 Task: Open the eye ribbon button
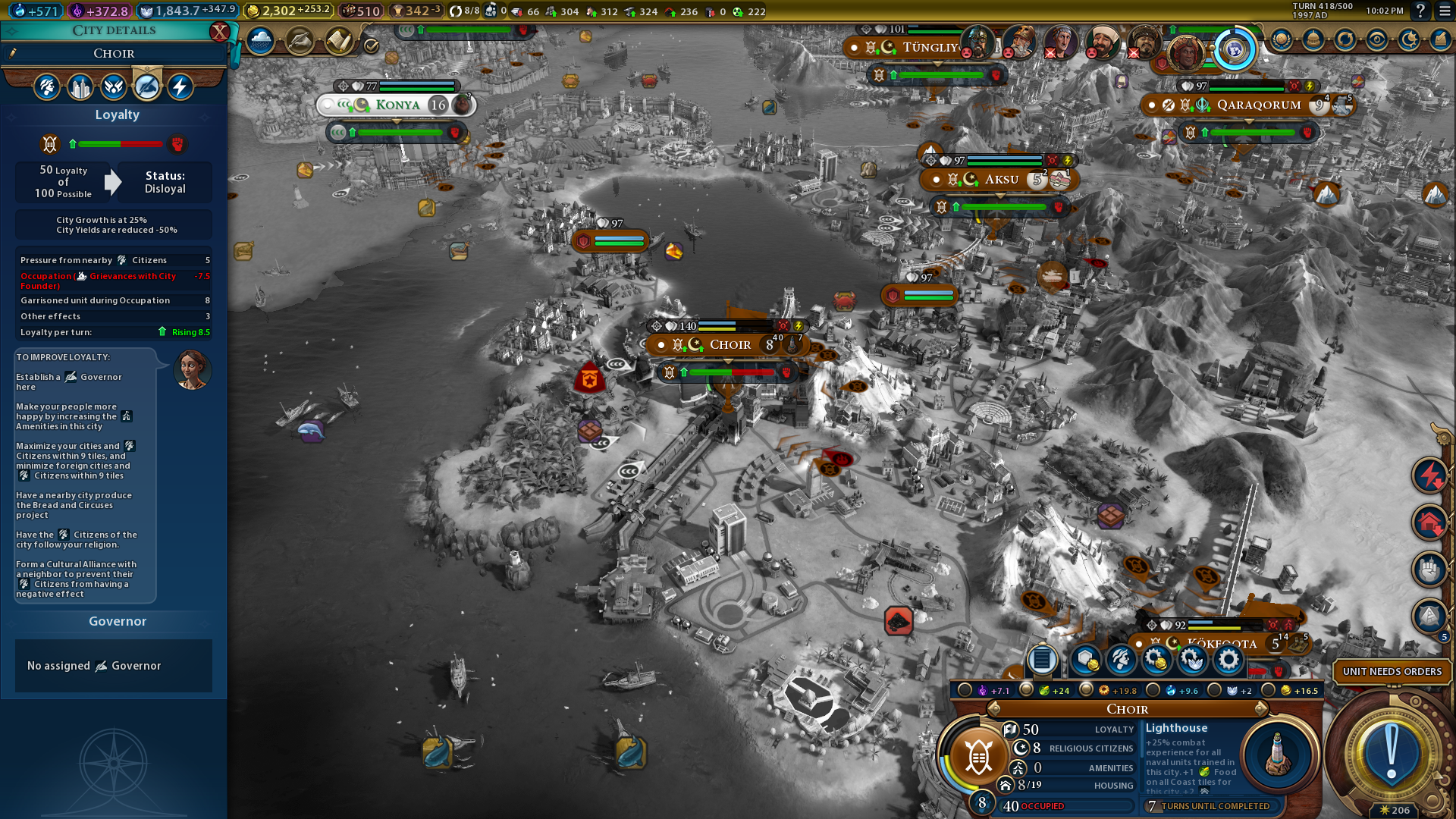coord(1376,39)
